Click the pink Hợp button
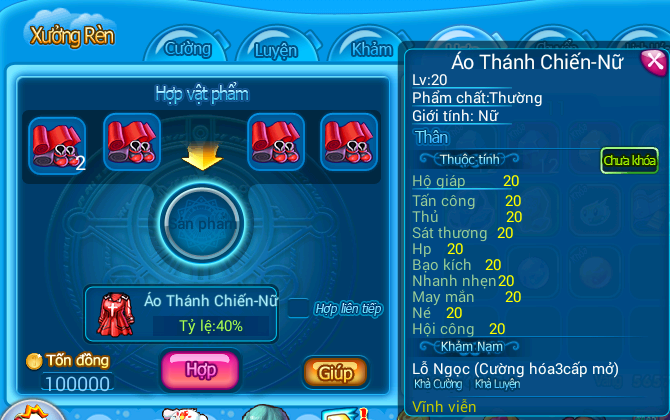670x420 pixels. [x=200, y=369]
